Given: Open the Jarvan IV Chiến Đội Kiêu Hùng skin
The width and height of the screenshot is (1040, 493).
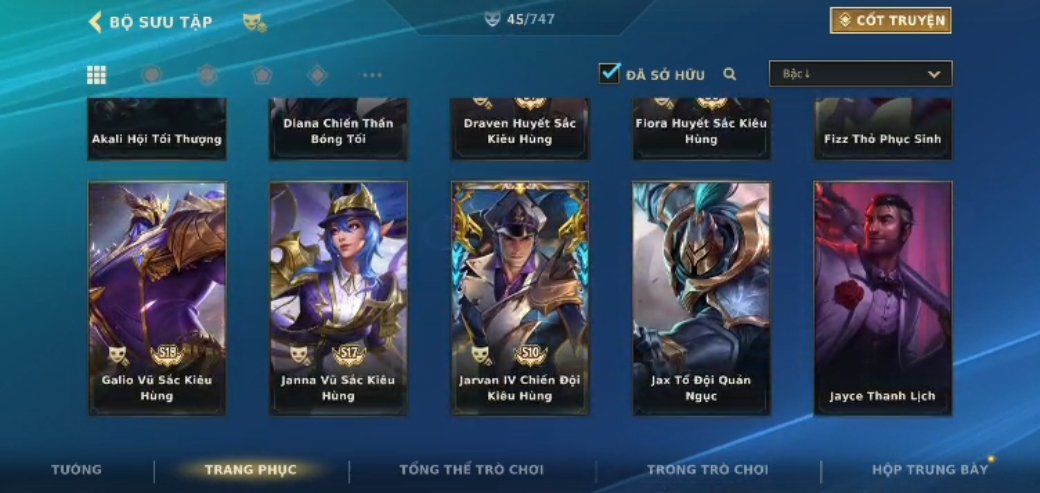Looking at the screenshot, I should [520, 298].
